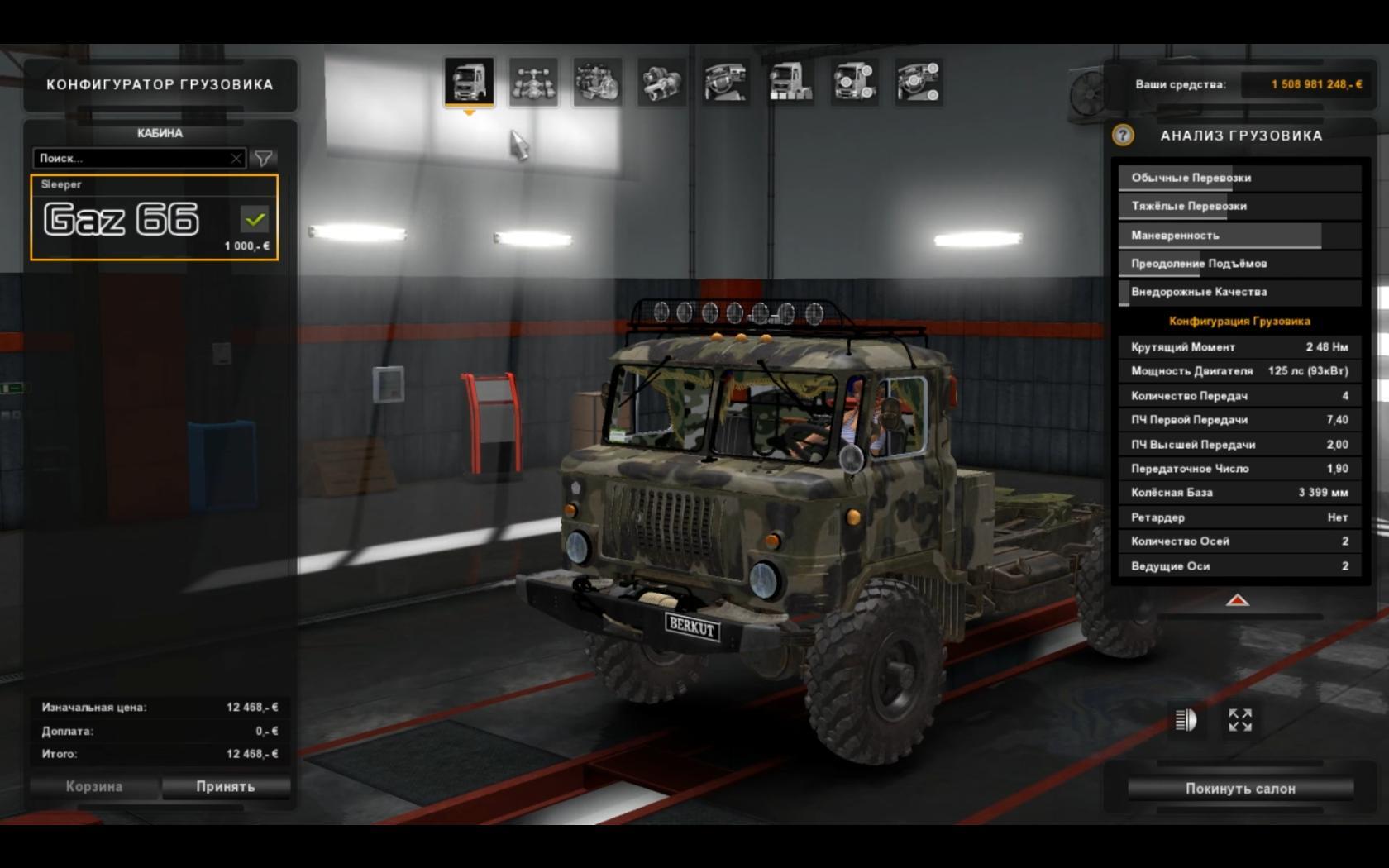
Task: Open the transmission category tab
Action: click(x=661, y=82)
